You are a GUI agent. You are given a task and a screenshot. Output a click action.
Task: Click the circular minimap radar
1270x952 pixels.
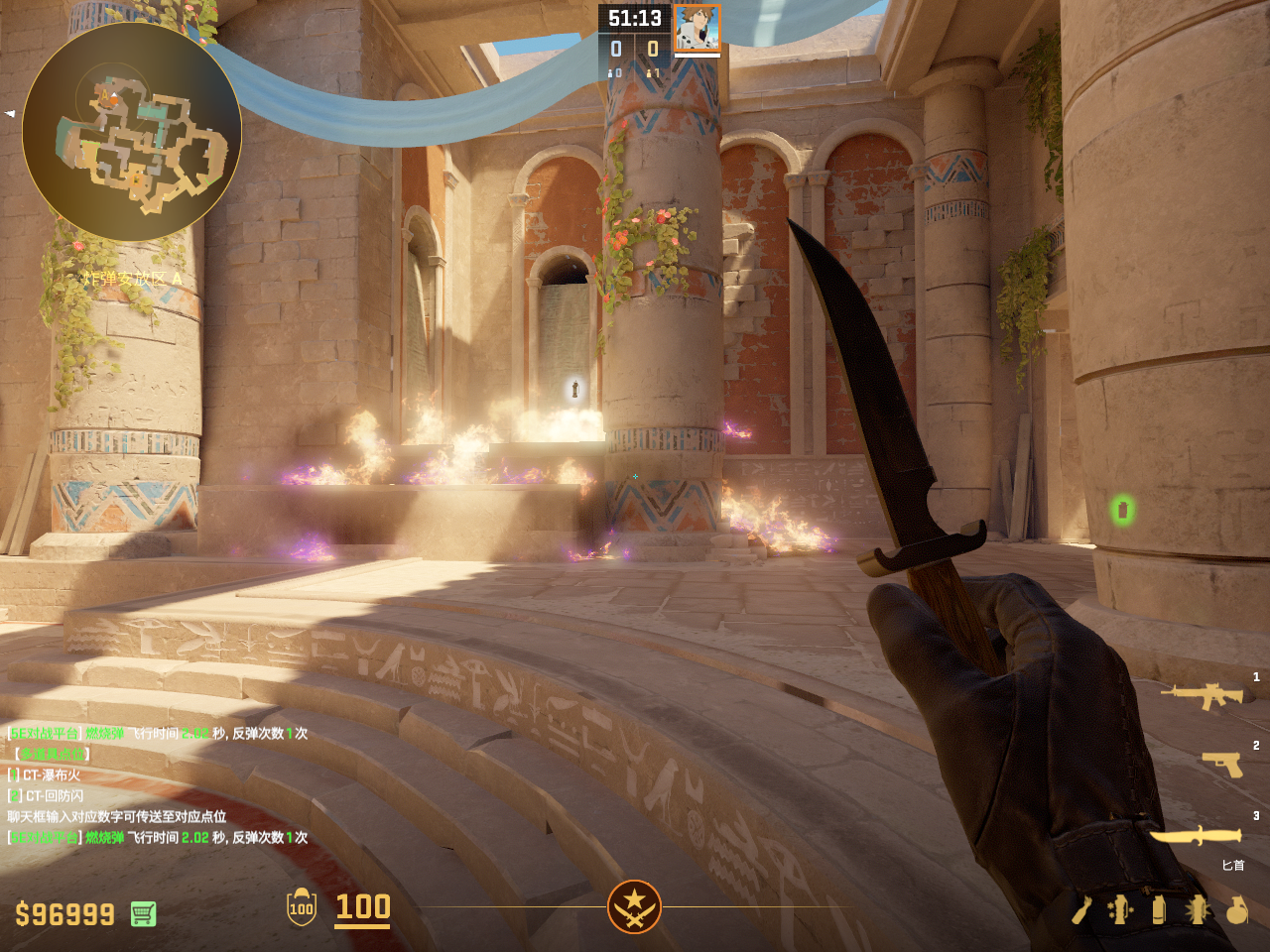[131, 131]
